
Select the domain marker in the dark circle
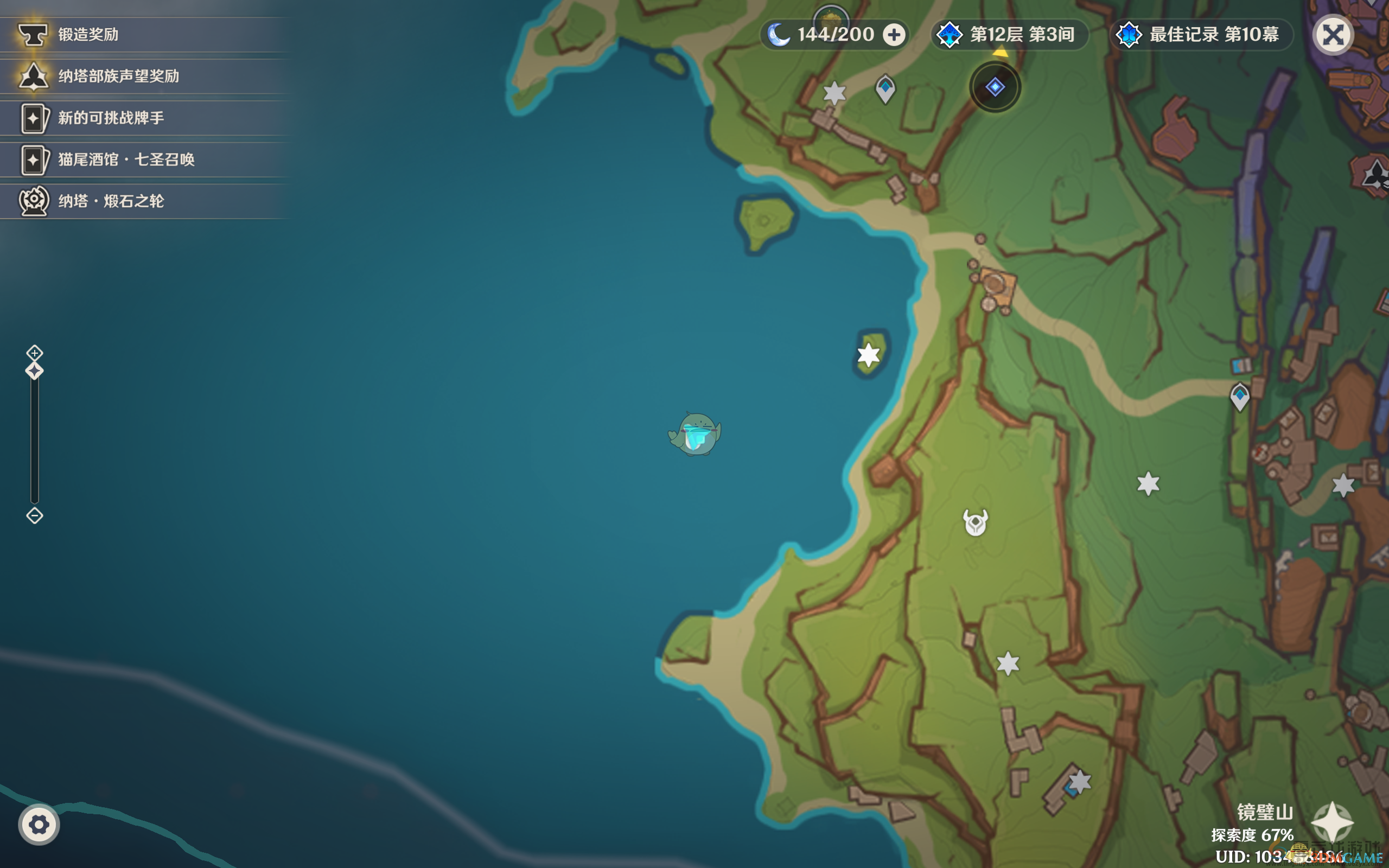tap(995, 87)
